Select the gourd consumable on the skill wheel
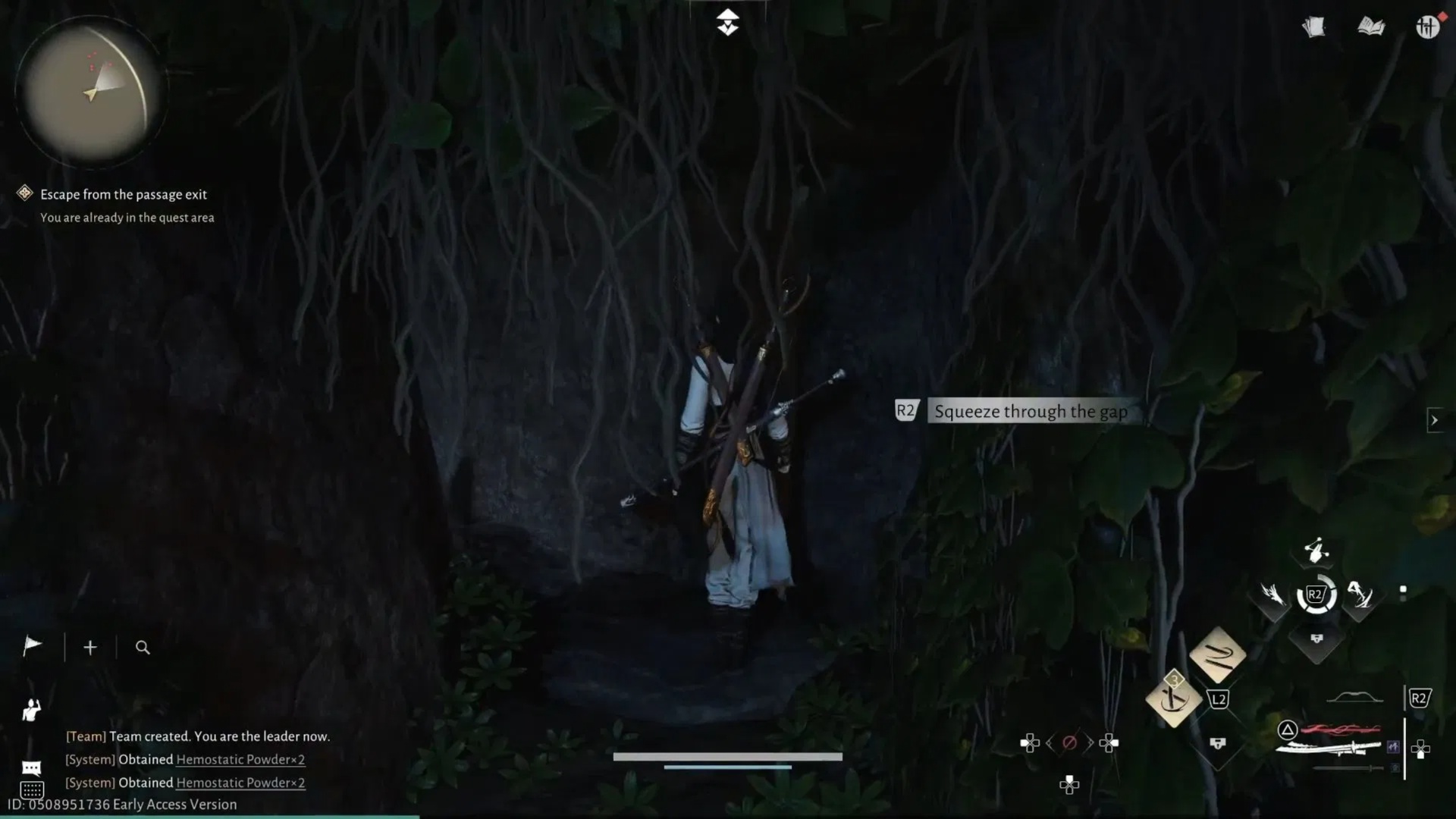 tap(1316, 551)
